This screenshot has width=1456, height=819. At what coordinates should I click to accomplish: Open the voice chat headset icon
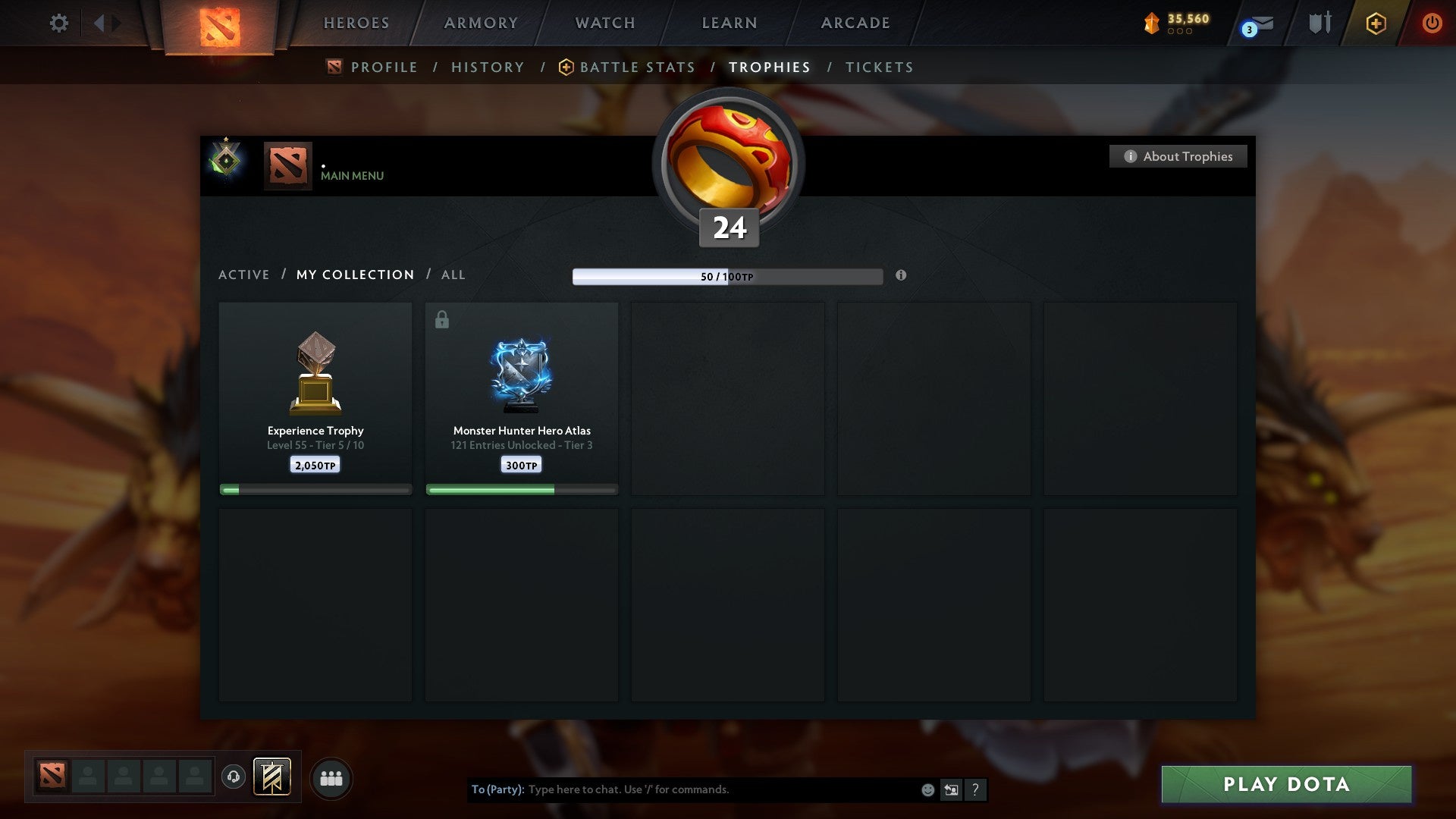click(233, 777)
